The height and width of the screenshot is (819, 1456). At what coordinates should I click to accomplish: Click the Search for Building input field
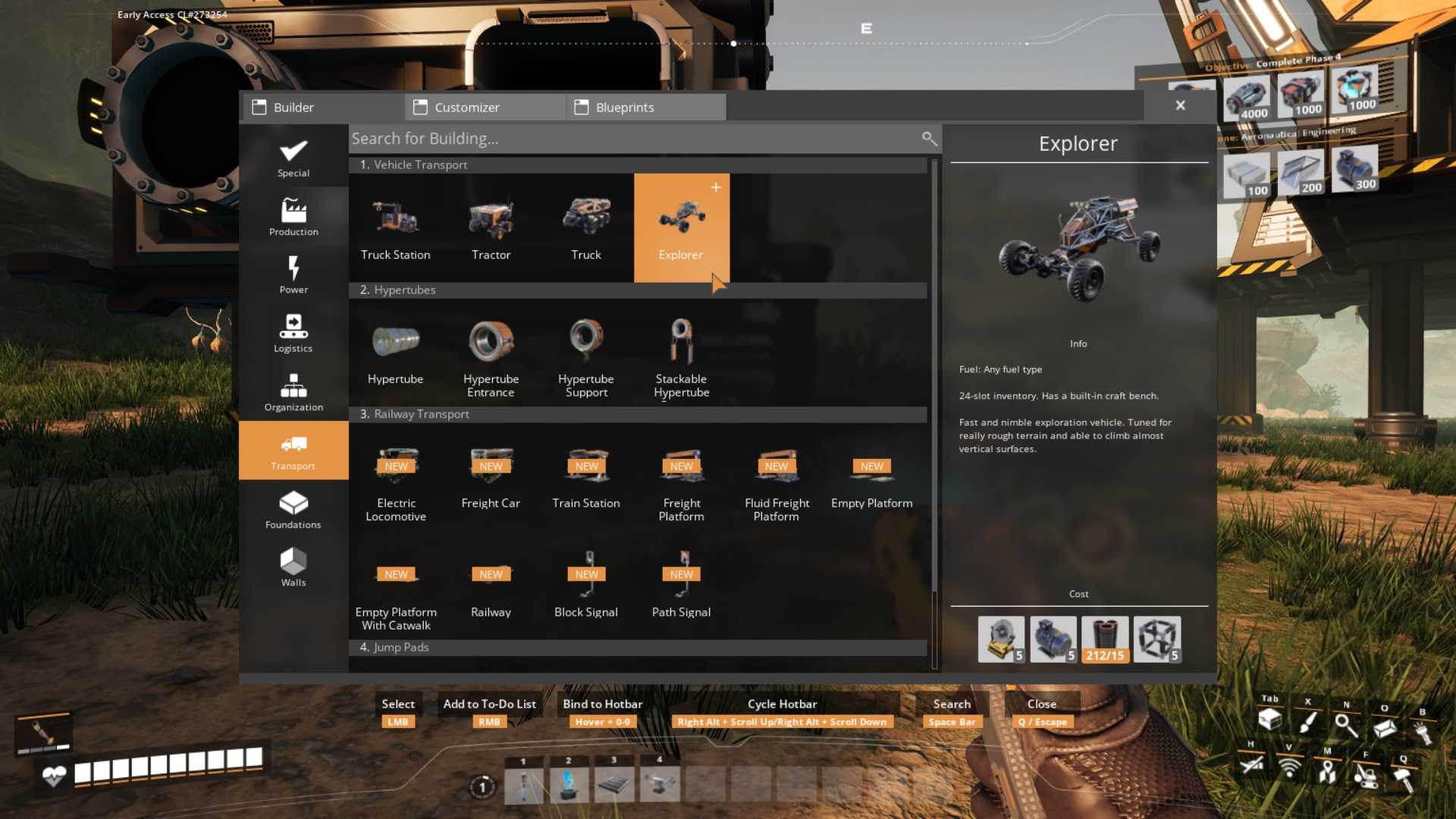pos(607,139)
